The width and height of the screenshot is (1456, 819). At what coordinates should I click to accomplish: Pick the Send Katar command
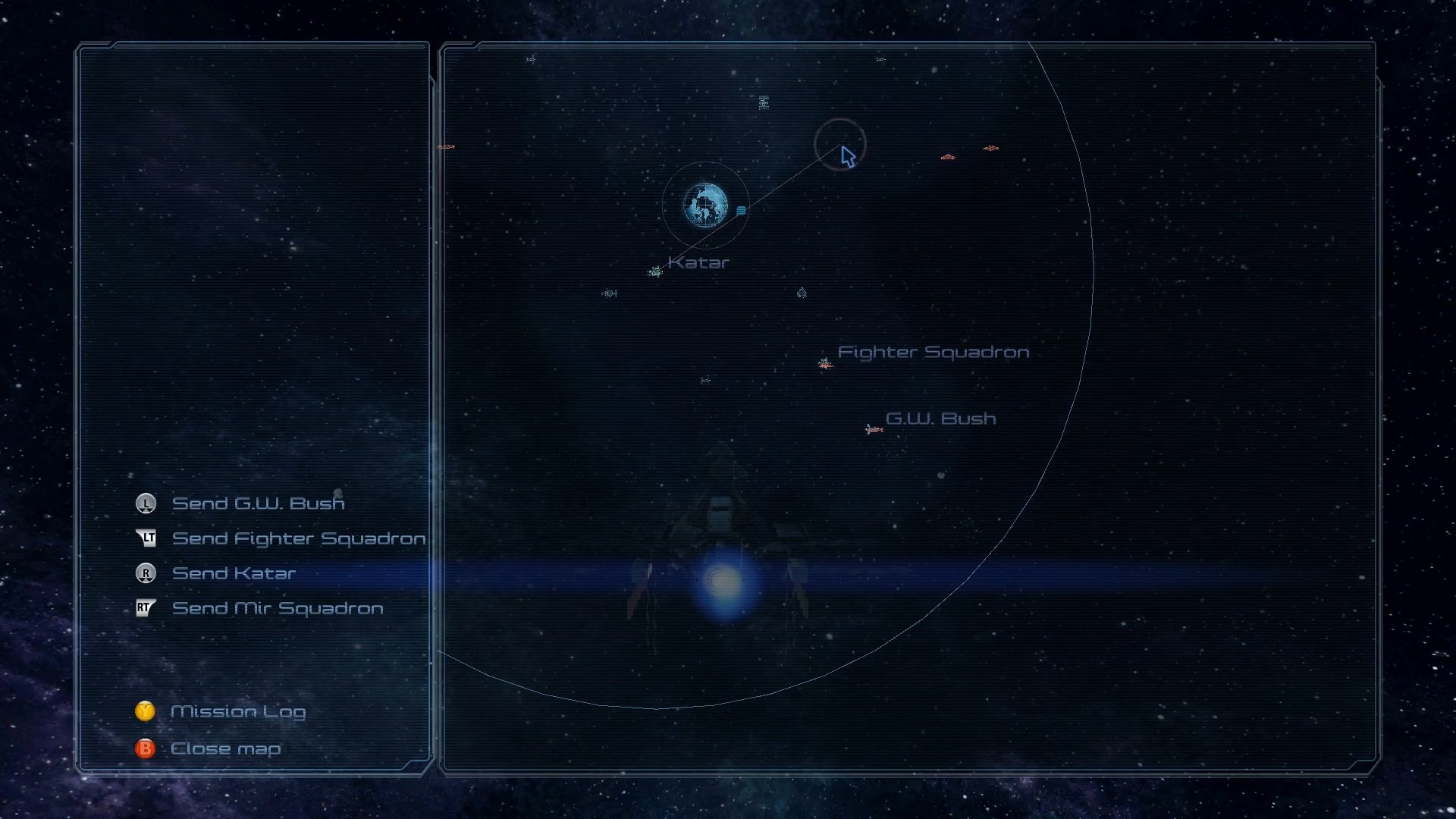coord(234,573)
